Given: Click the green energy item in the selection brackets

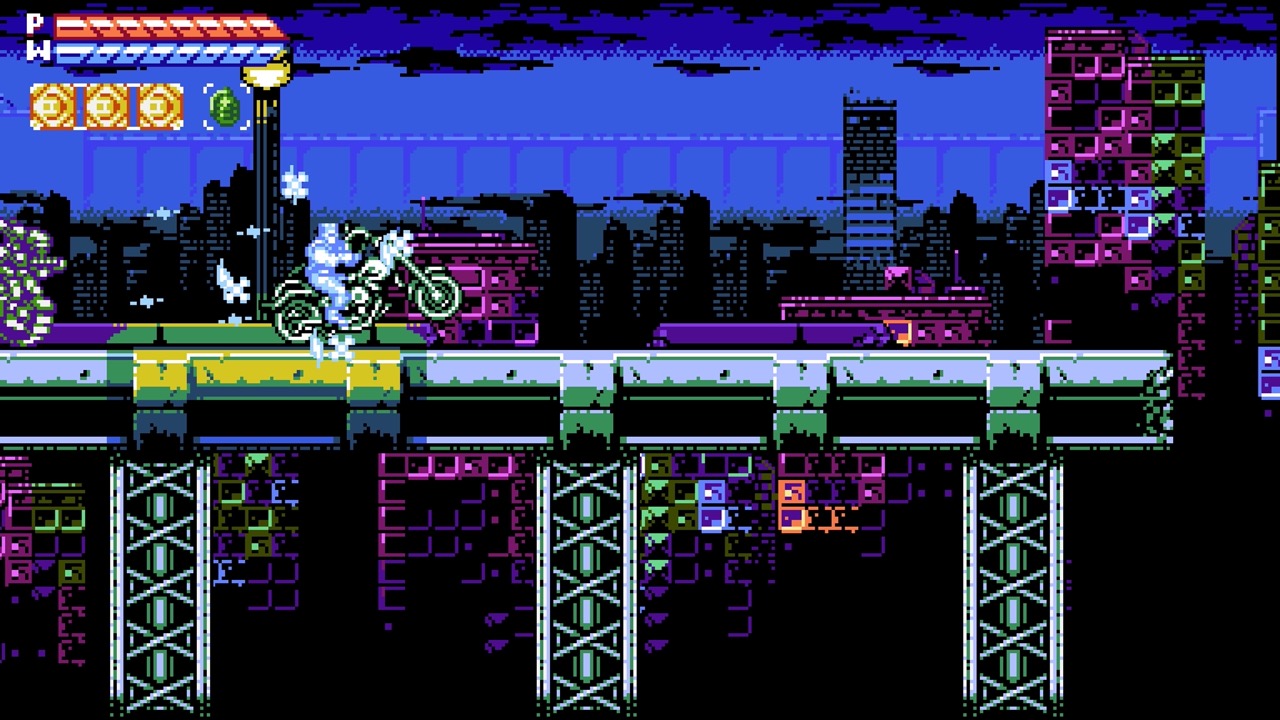Looking at the screenshot, I should 225,105.
